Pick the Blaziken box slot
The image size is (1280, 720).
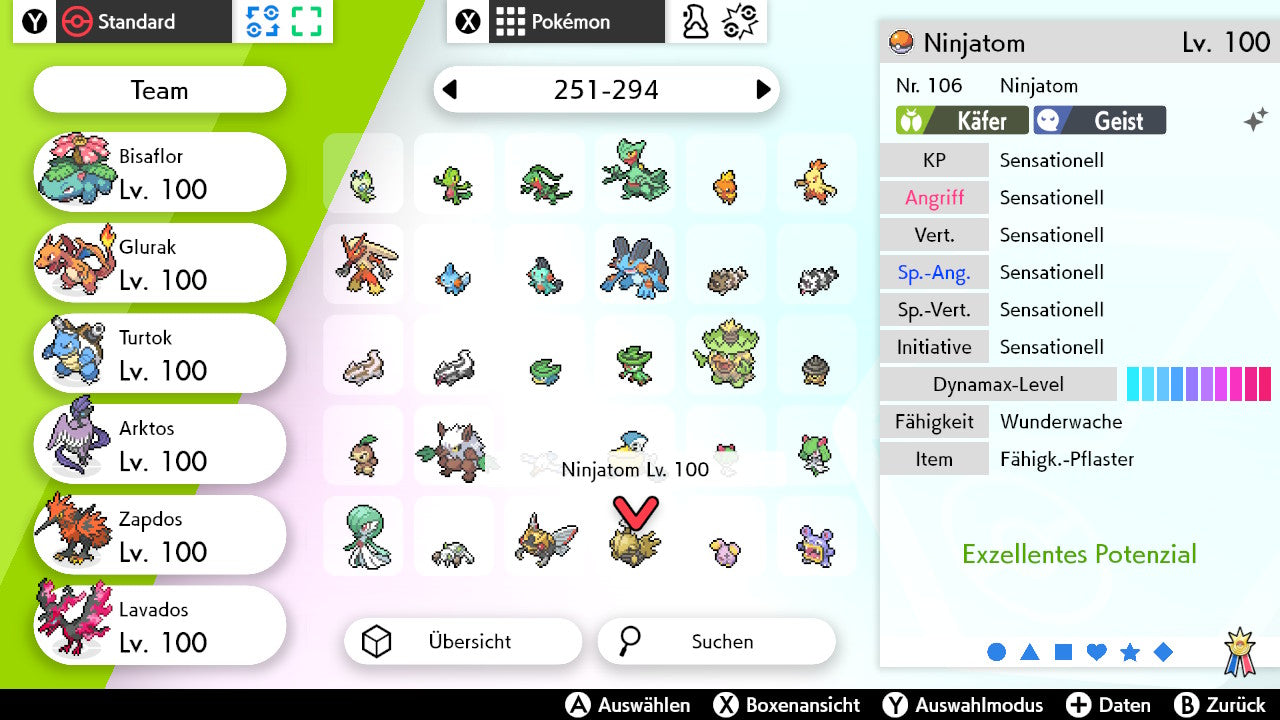tap(363, 264)
